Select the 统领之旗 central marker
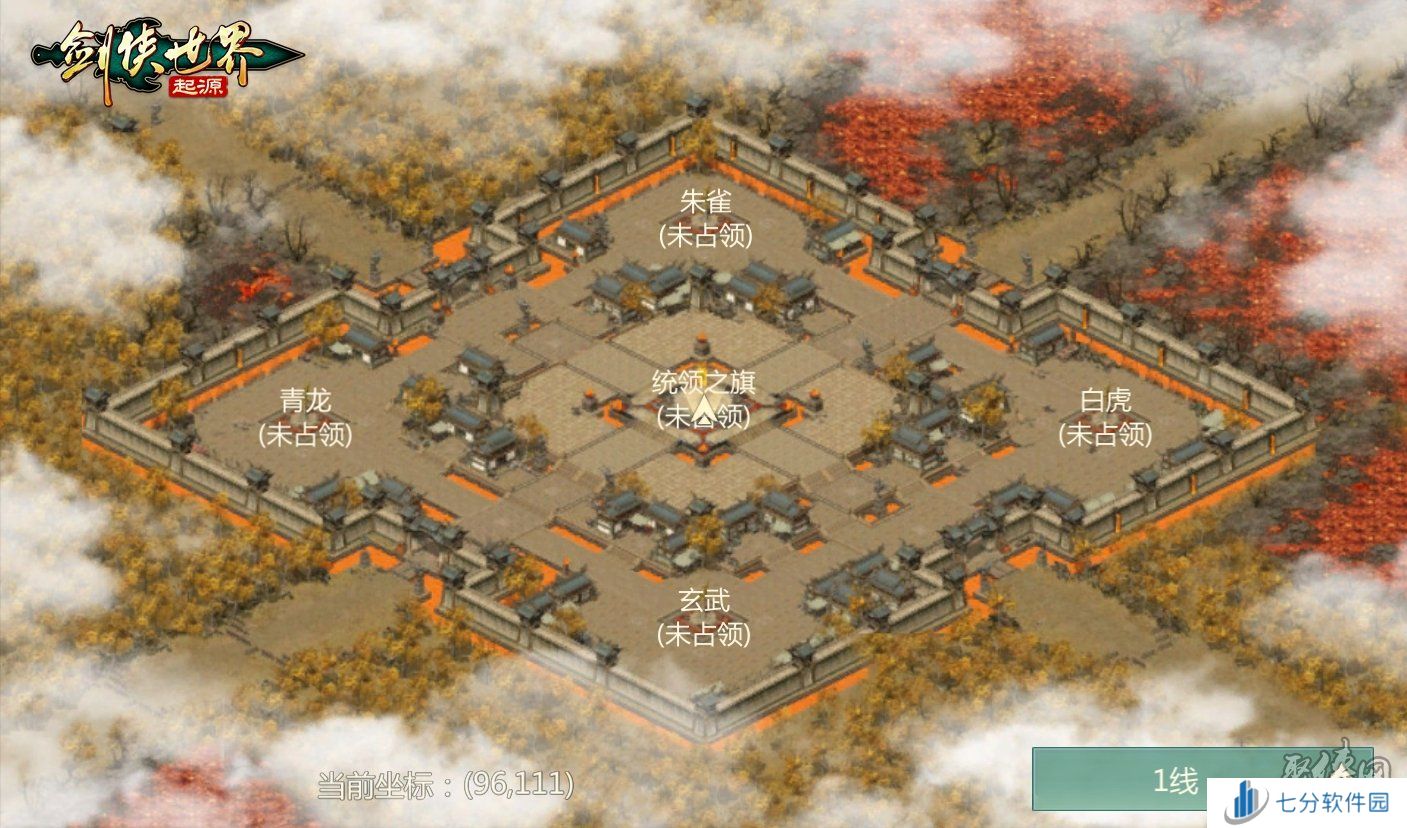Screen dimensions: 1407x828 [704, 398]
